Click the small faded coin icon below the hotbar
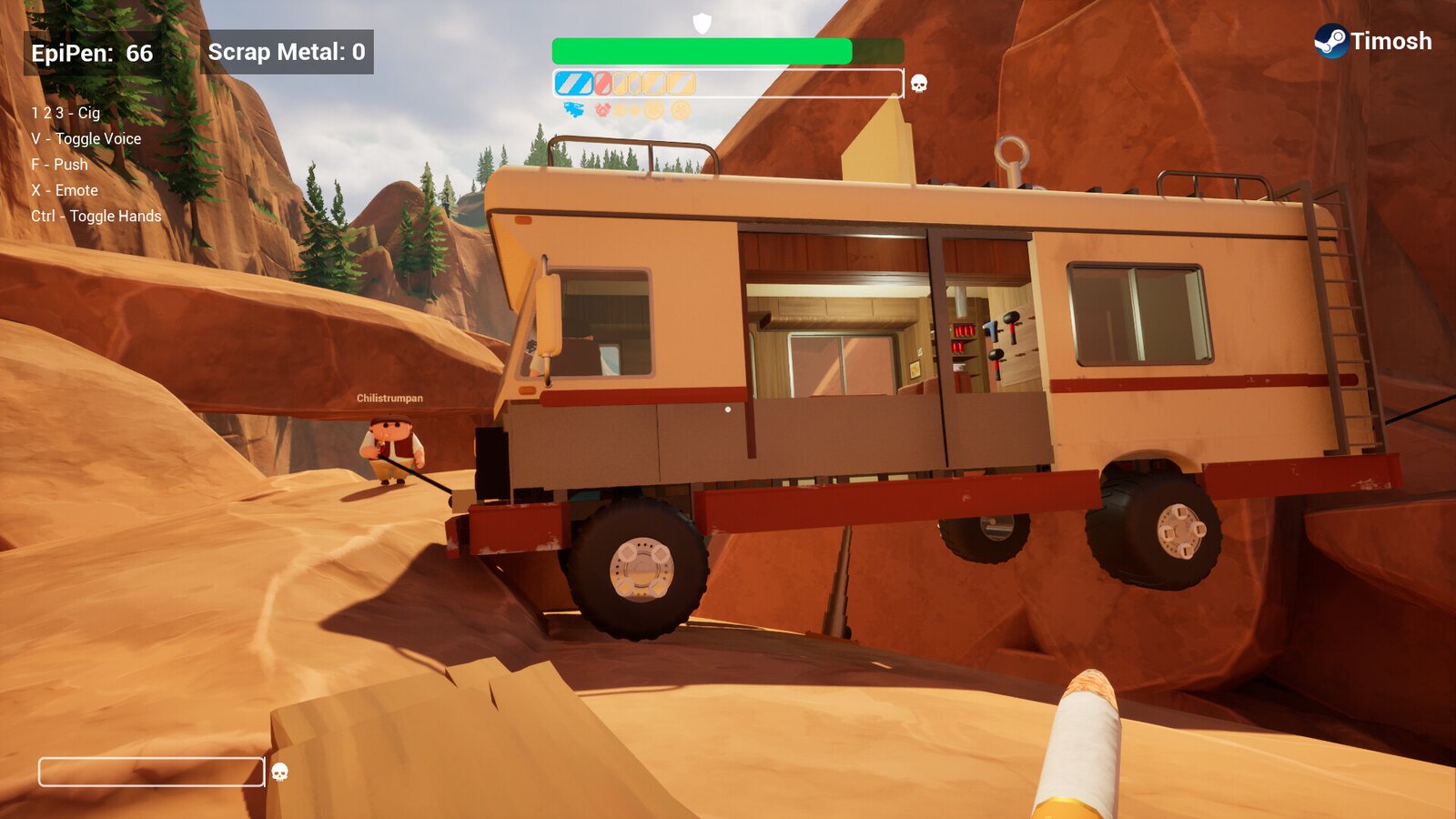This screenshot has width=1456, height=819. pos(621,108)
